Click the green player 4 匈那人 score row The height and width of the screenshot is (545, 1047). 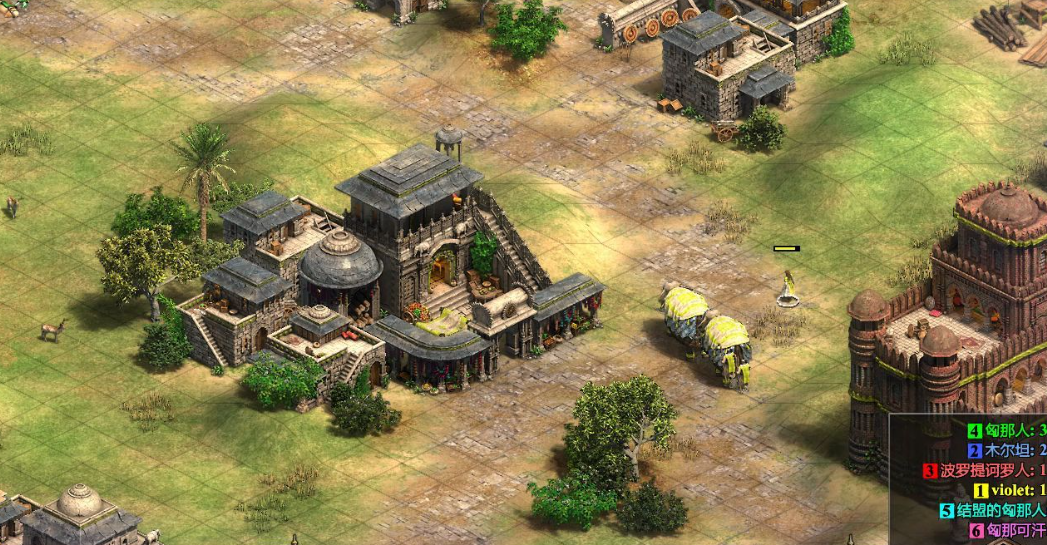[1005, 431]
